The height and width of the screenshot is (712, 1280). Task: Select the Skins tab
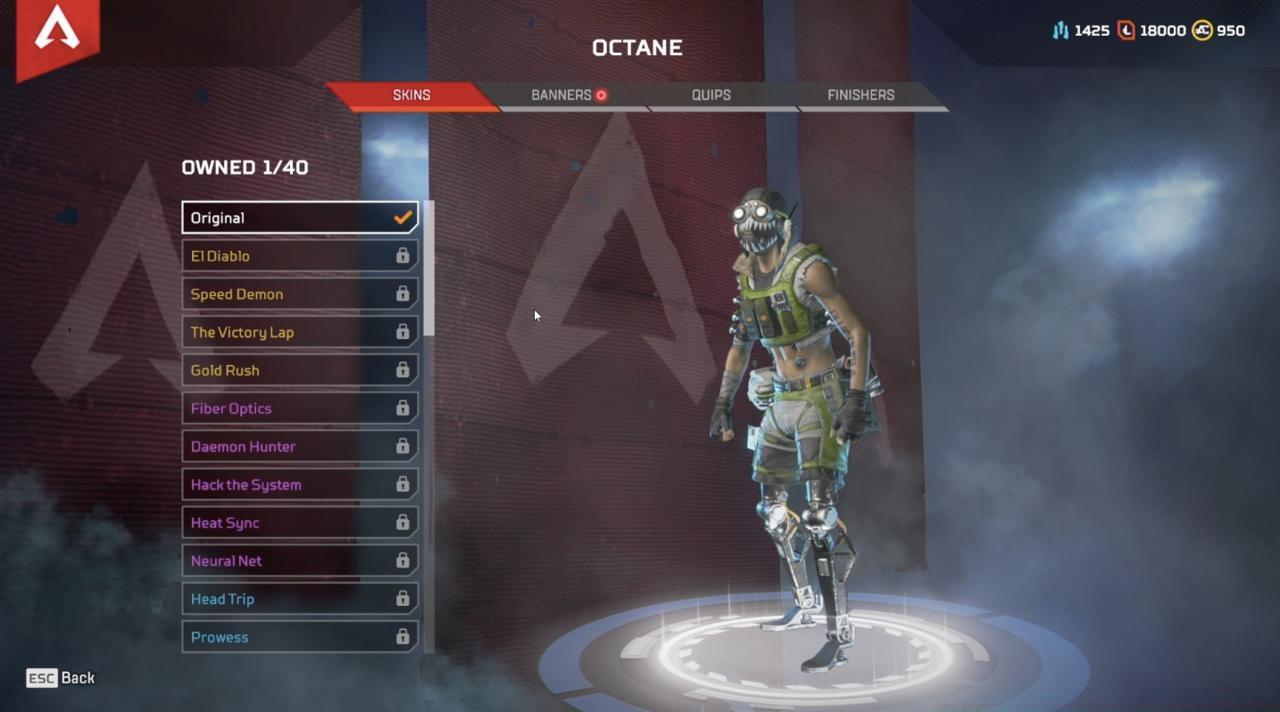click(x=411, y=95)
